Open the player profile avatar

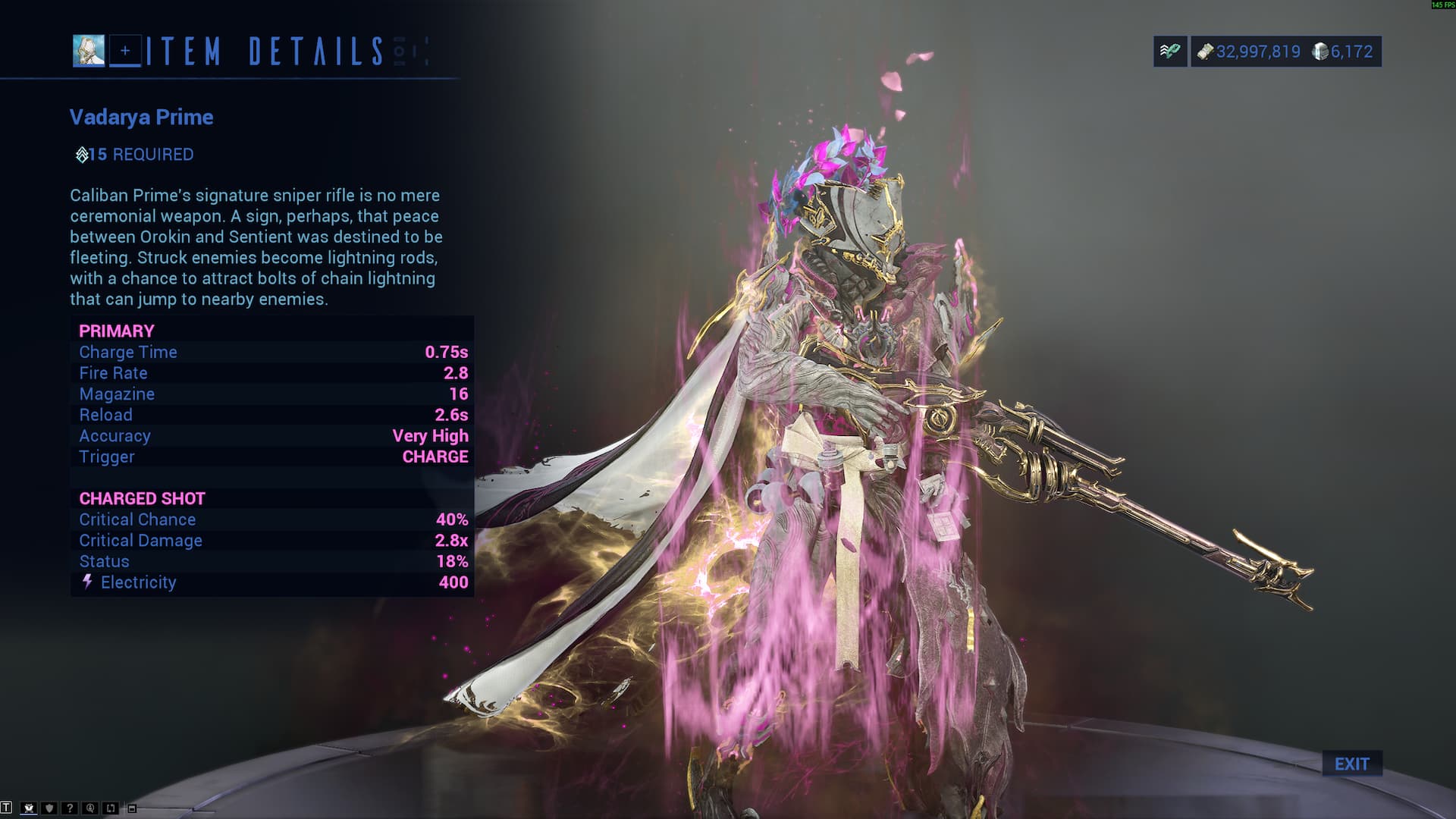(89, 51)
